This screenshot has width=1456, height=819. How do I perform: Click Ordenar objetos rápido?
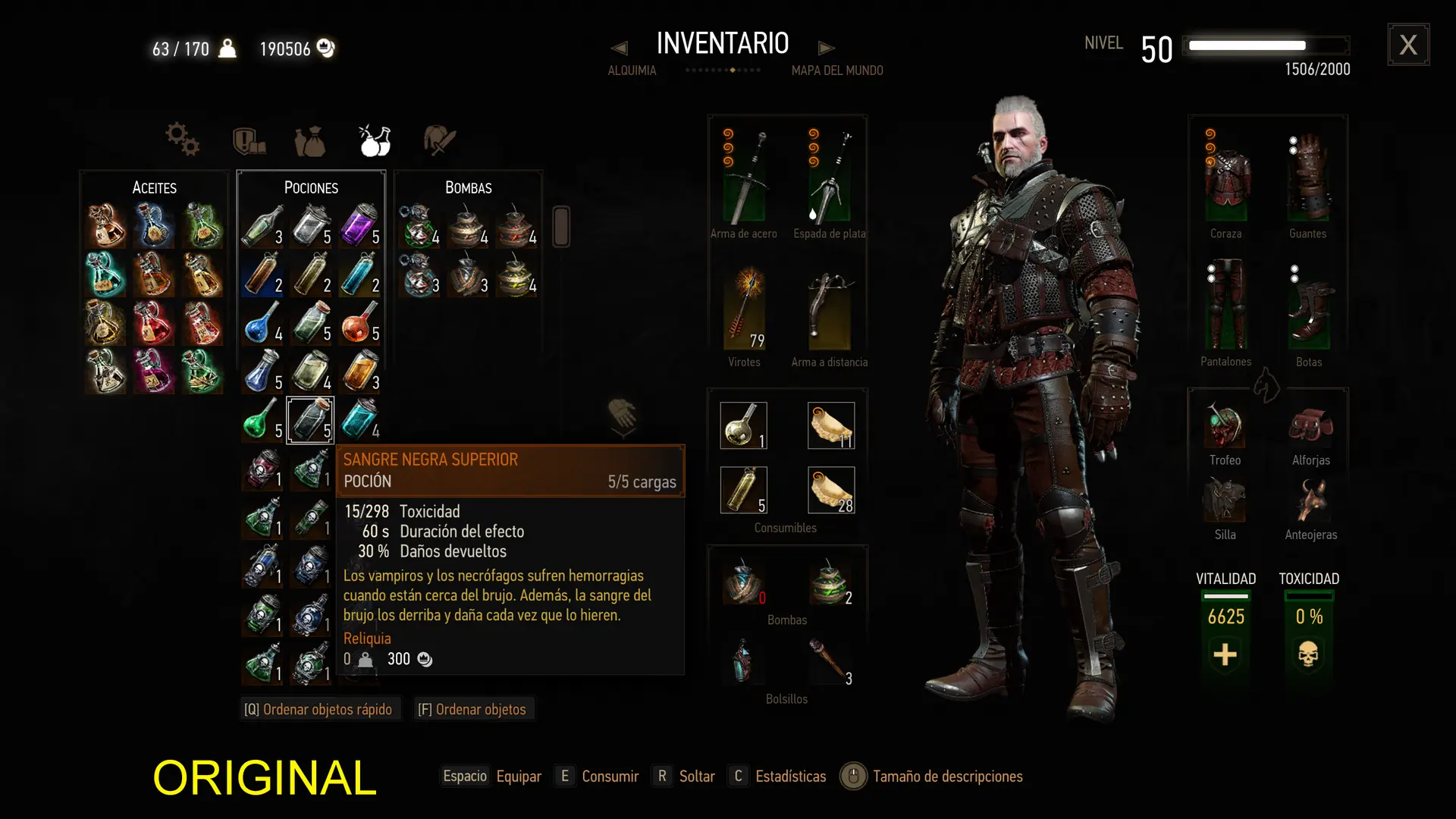coord(318,709)
